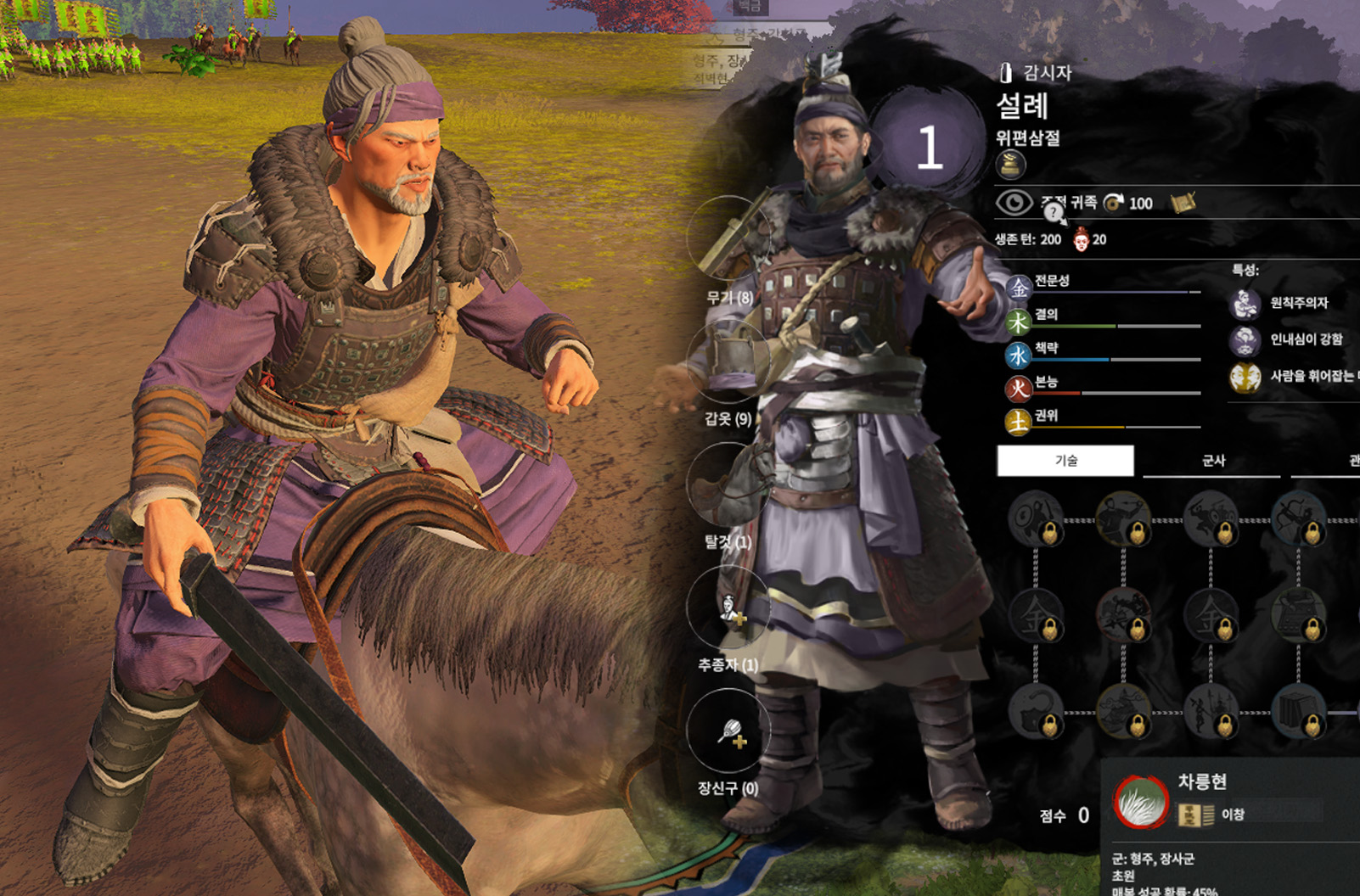Open the scroll icon next to 100
The height and width of the screenshot is (896, 1360).
click(1183, 203)
